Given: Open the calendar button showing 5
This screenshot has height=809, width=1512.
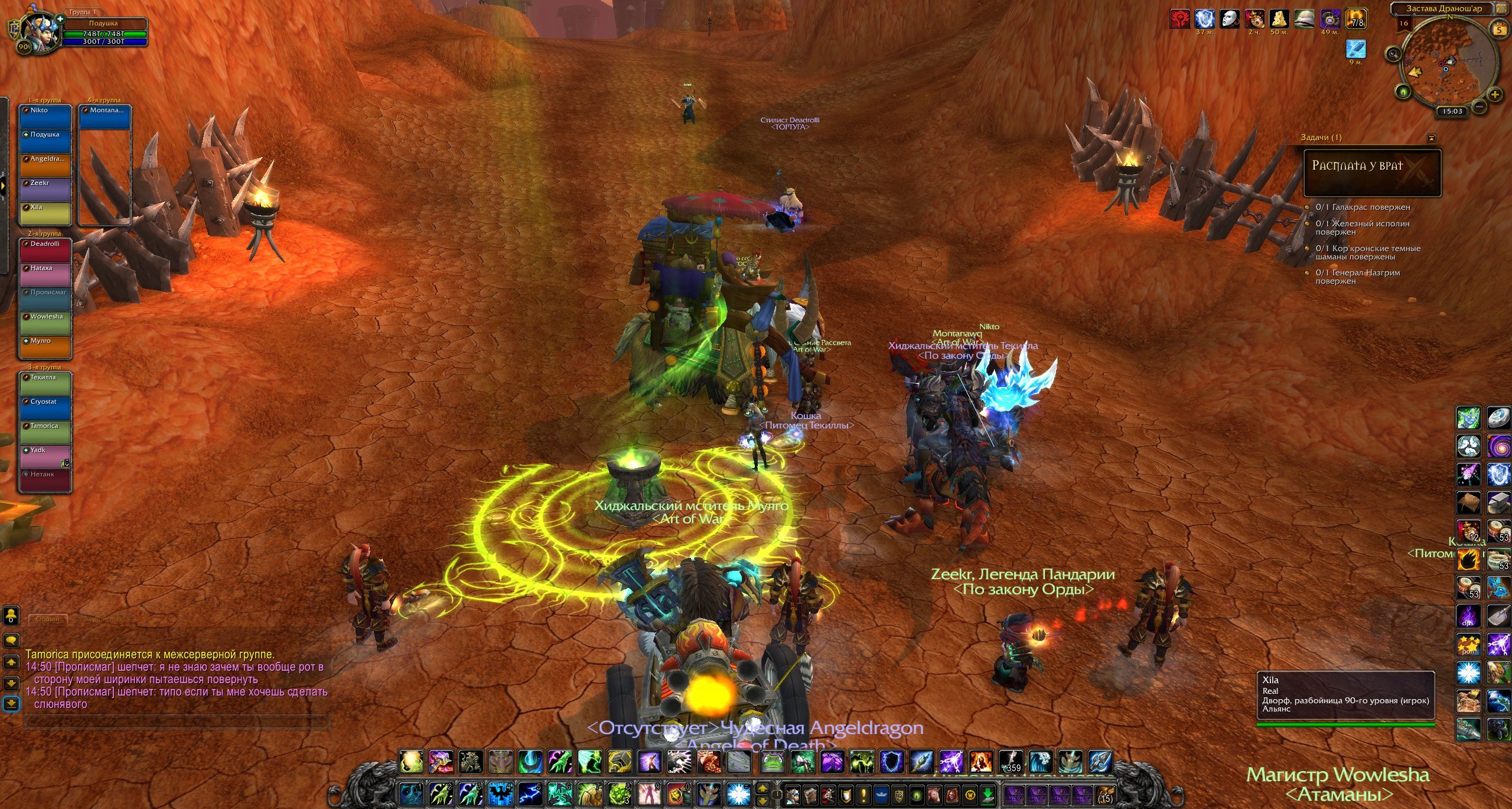Looking at the screenshot, I should click(1499, 30).
